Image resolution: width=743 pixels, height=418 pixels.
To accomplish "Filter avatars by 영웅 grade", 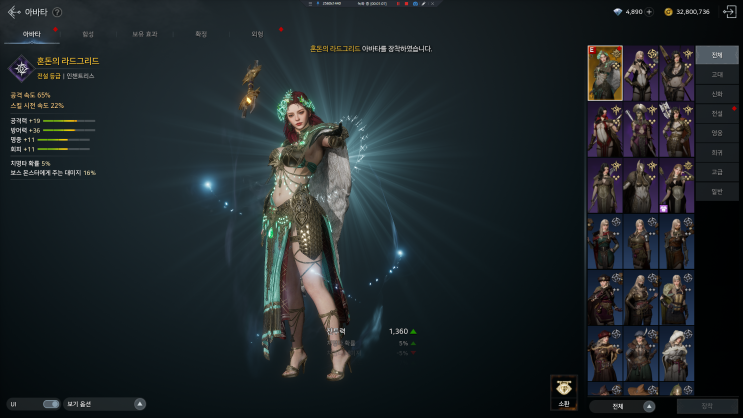I will 717,132.
